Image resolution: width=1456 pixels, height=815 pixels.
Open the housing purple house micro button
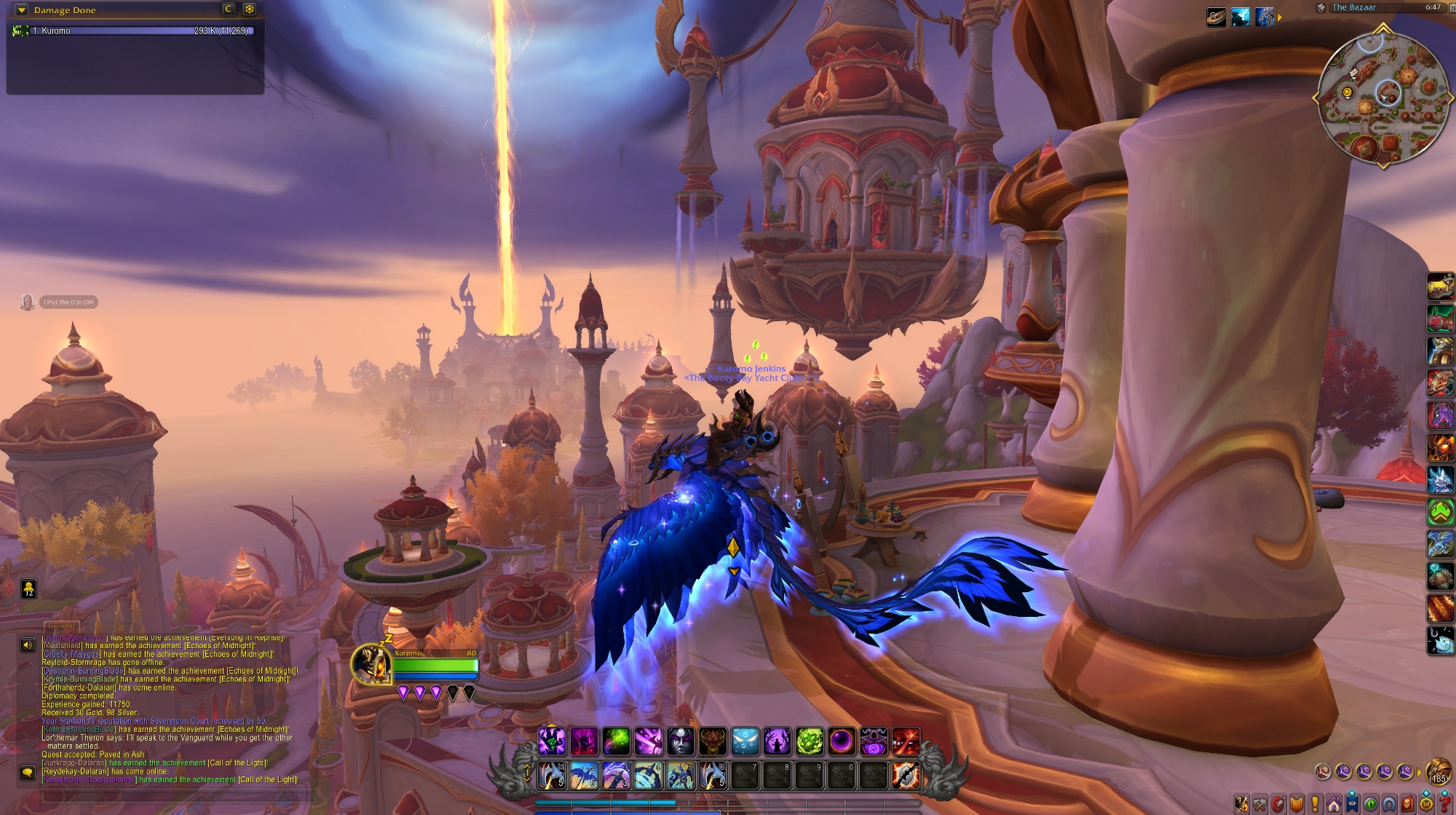point(1334,805)
